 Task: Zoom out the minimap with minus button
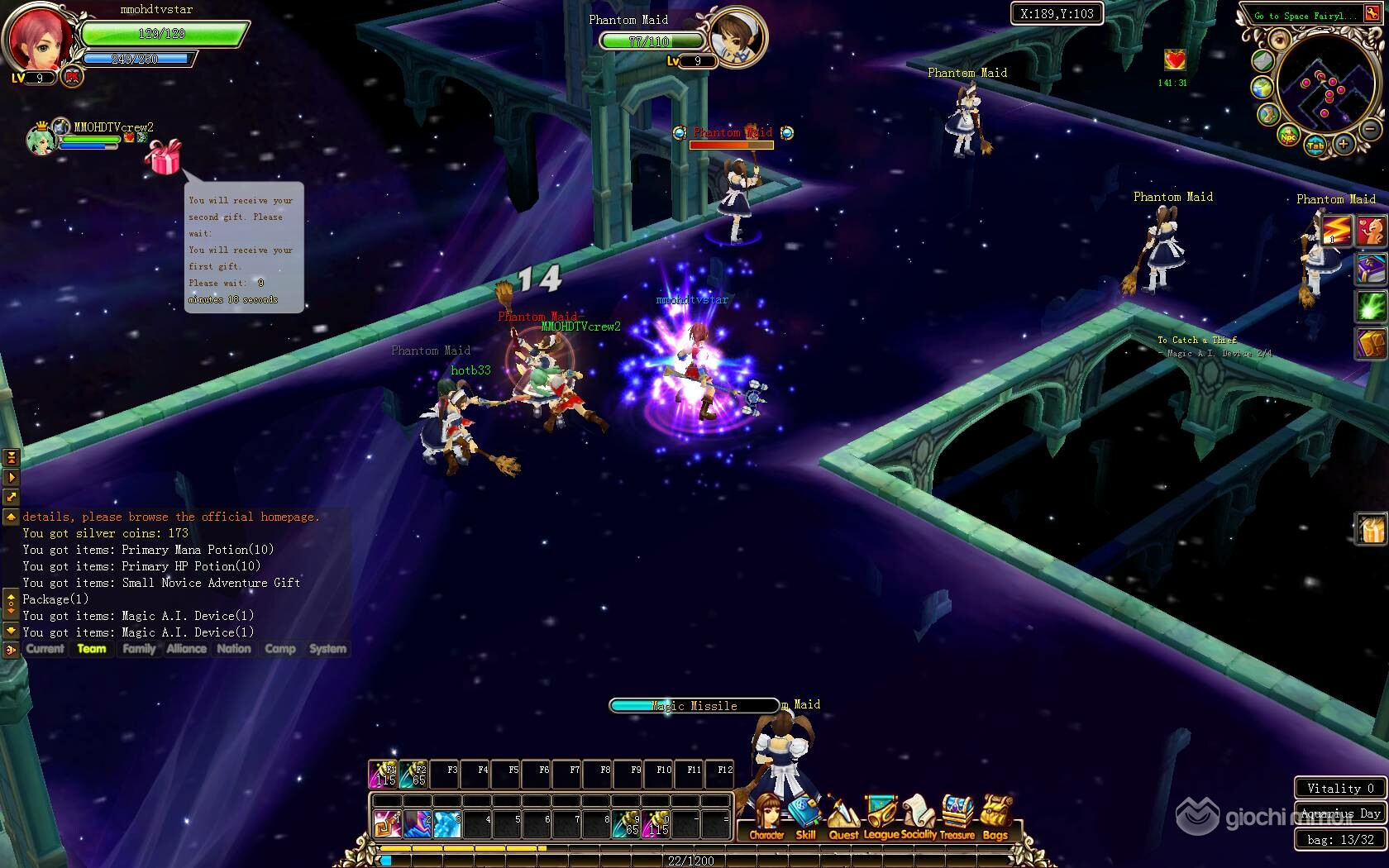[1370, 130]
